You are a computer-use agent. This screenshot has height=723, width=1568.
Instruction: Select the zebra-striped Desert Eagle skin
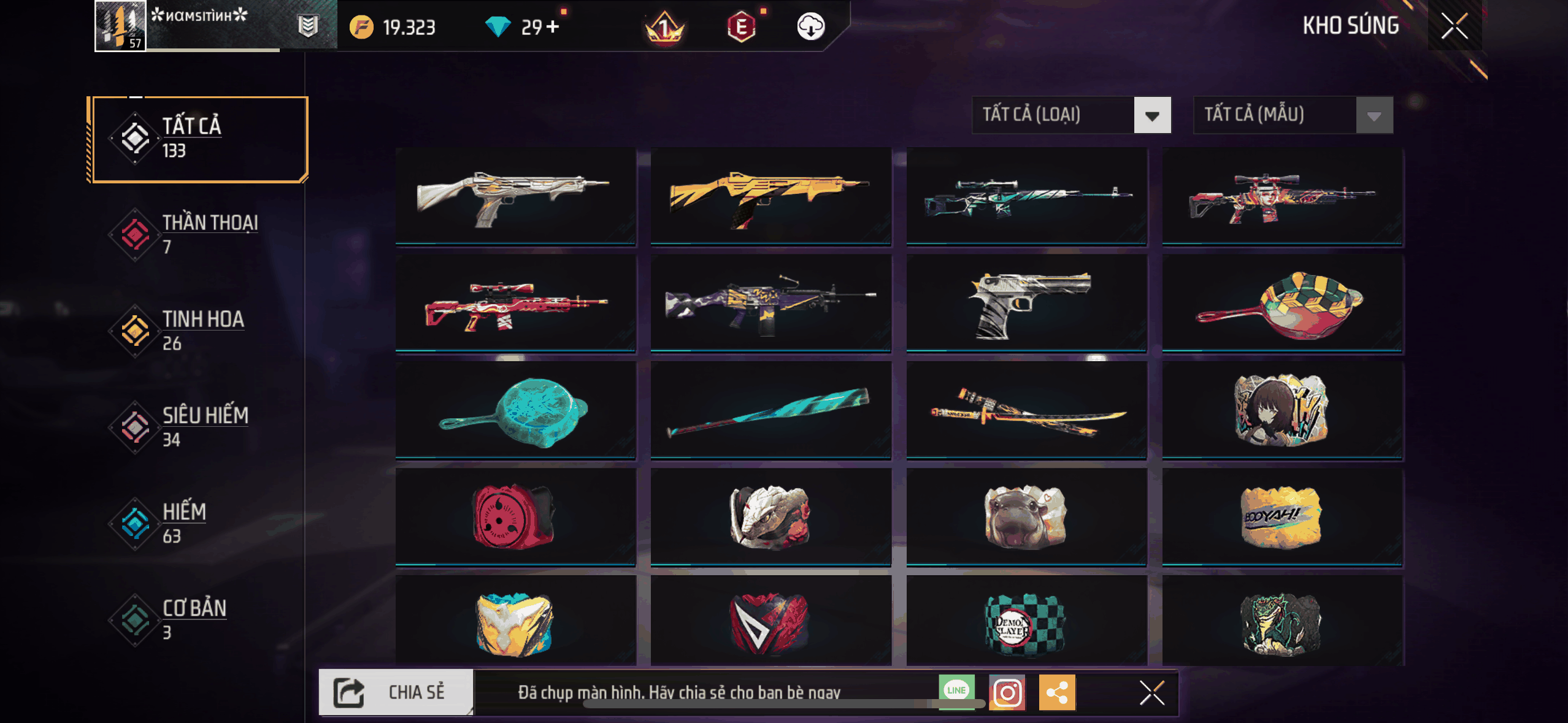1026,304
